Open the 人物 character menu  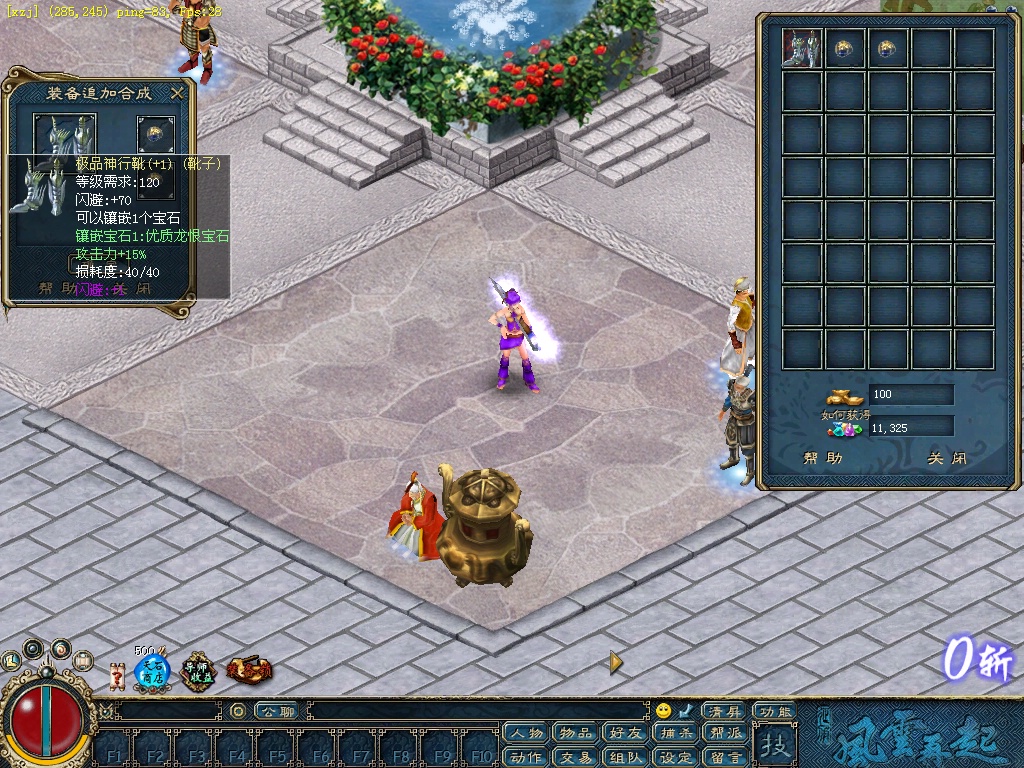526,734
